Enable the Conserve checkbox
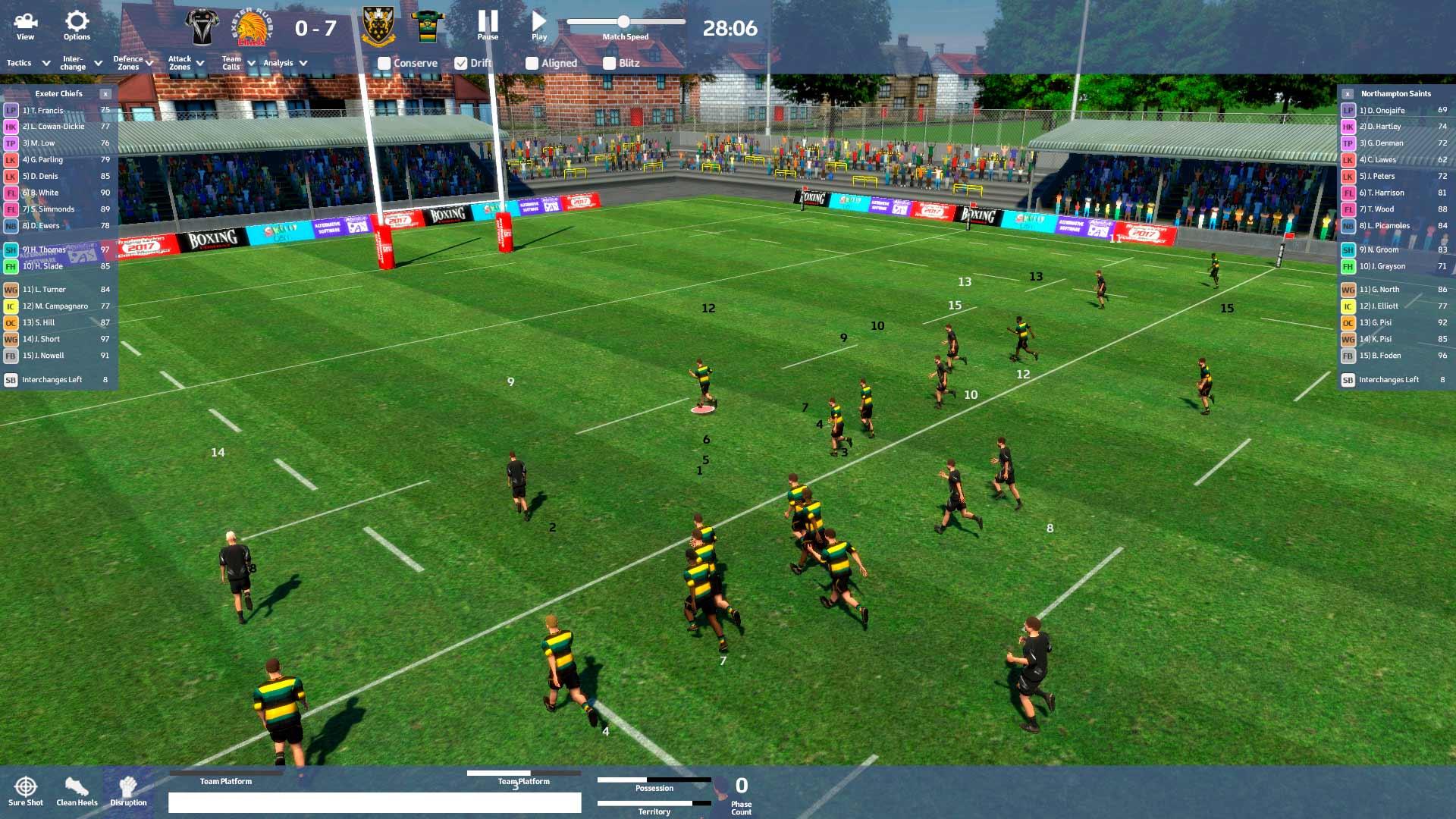The width and height of the screenshot is (1456, 819). pyautogui.click(x=384, y=64)
